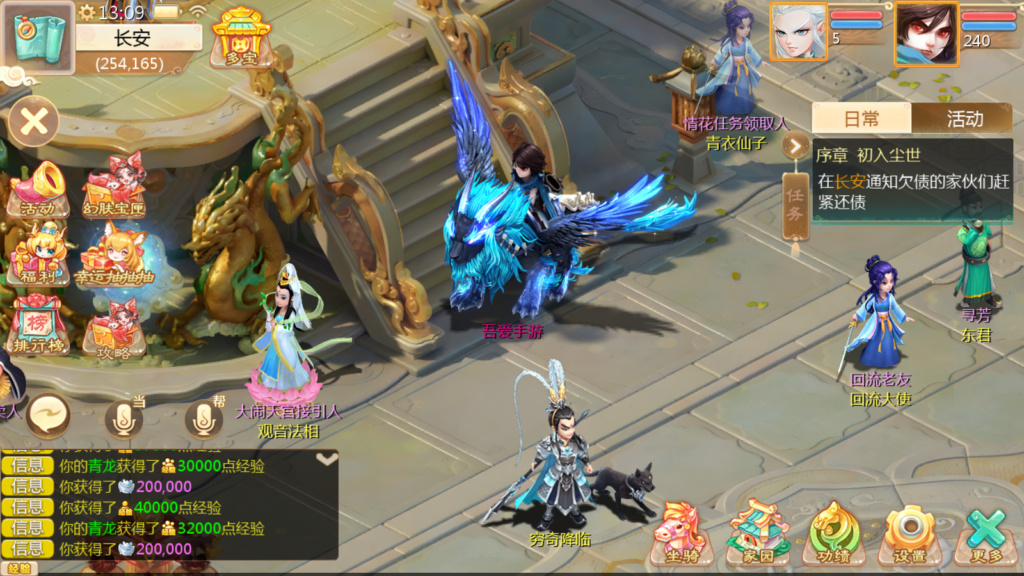Open the 家园 homestead menu
Image resolution: width=1024 pixels, height=576 pixels.
tap(758, 535)
